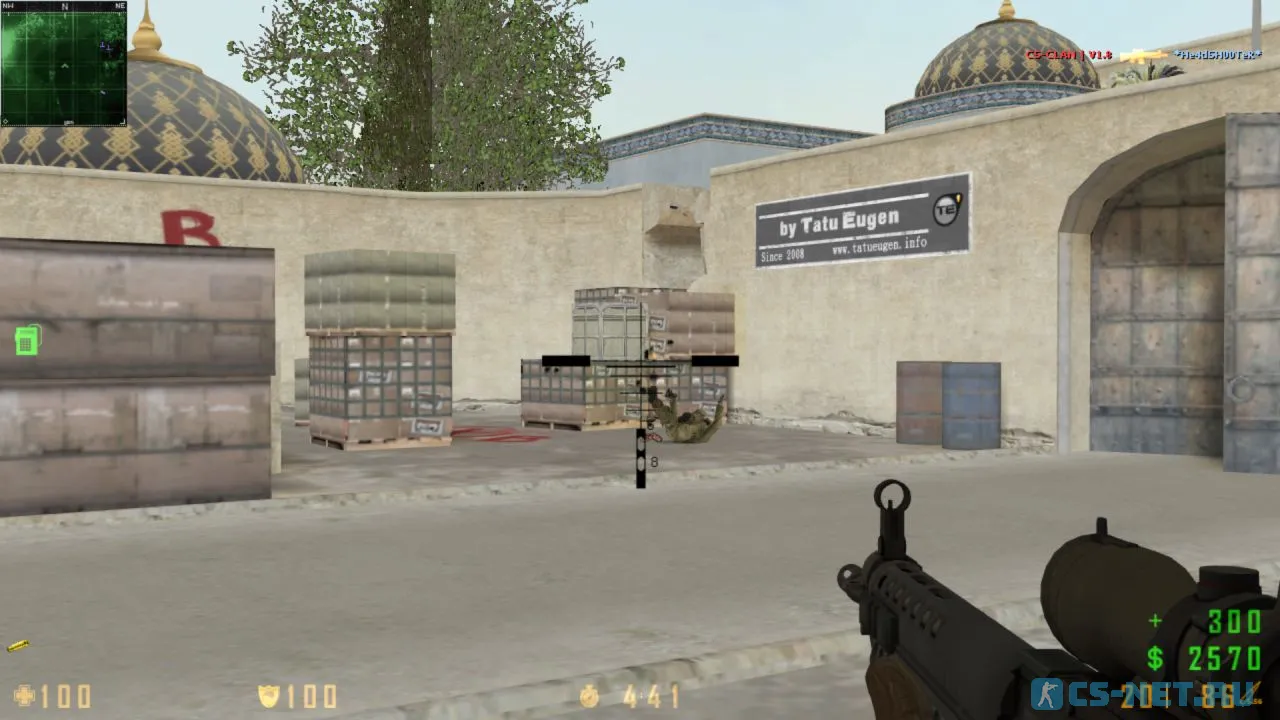Viewport: 1280px width, 720px height.
Task: Click the round timer clock icon
Action: (x=588, y=696)
